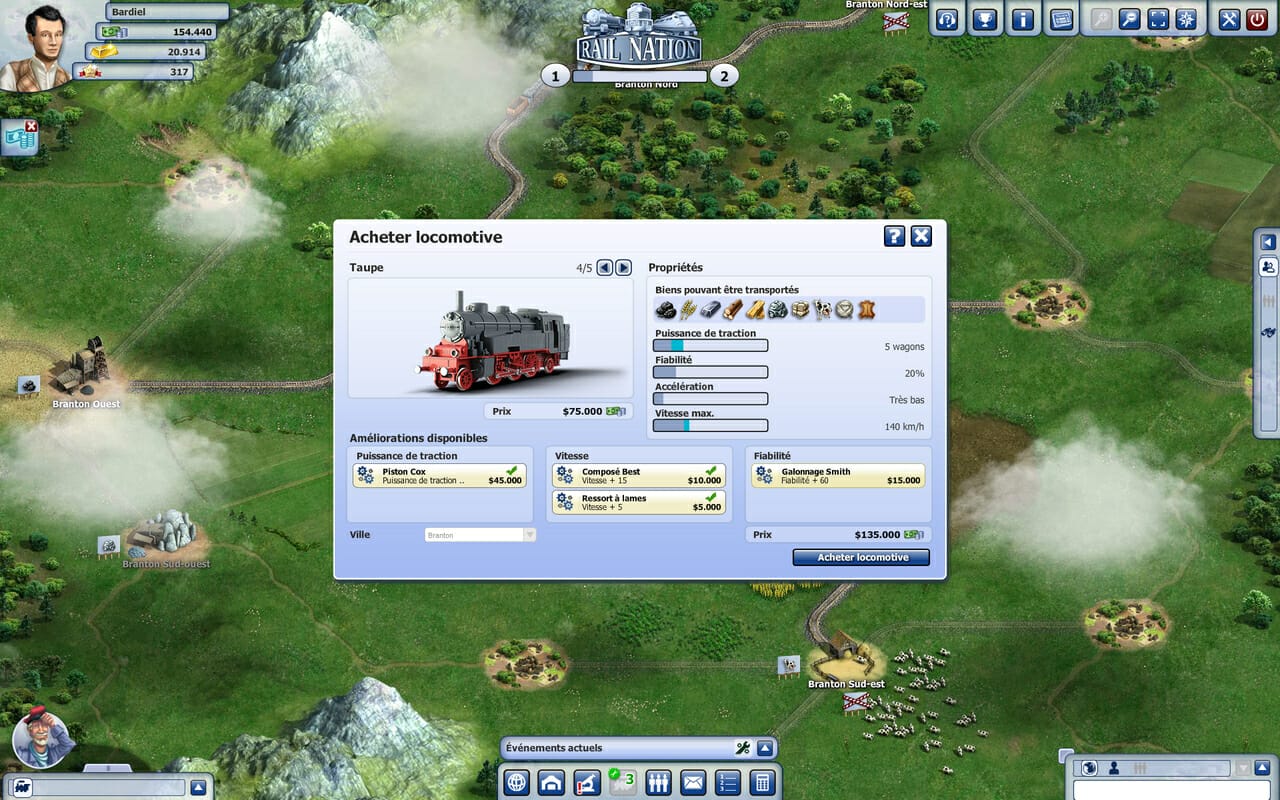Open the wrench and screwdriver settings

coord(1230,19)
